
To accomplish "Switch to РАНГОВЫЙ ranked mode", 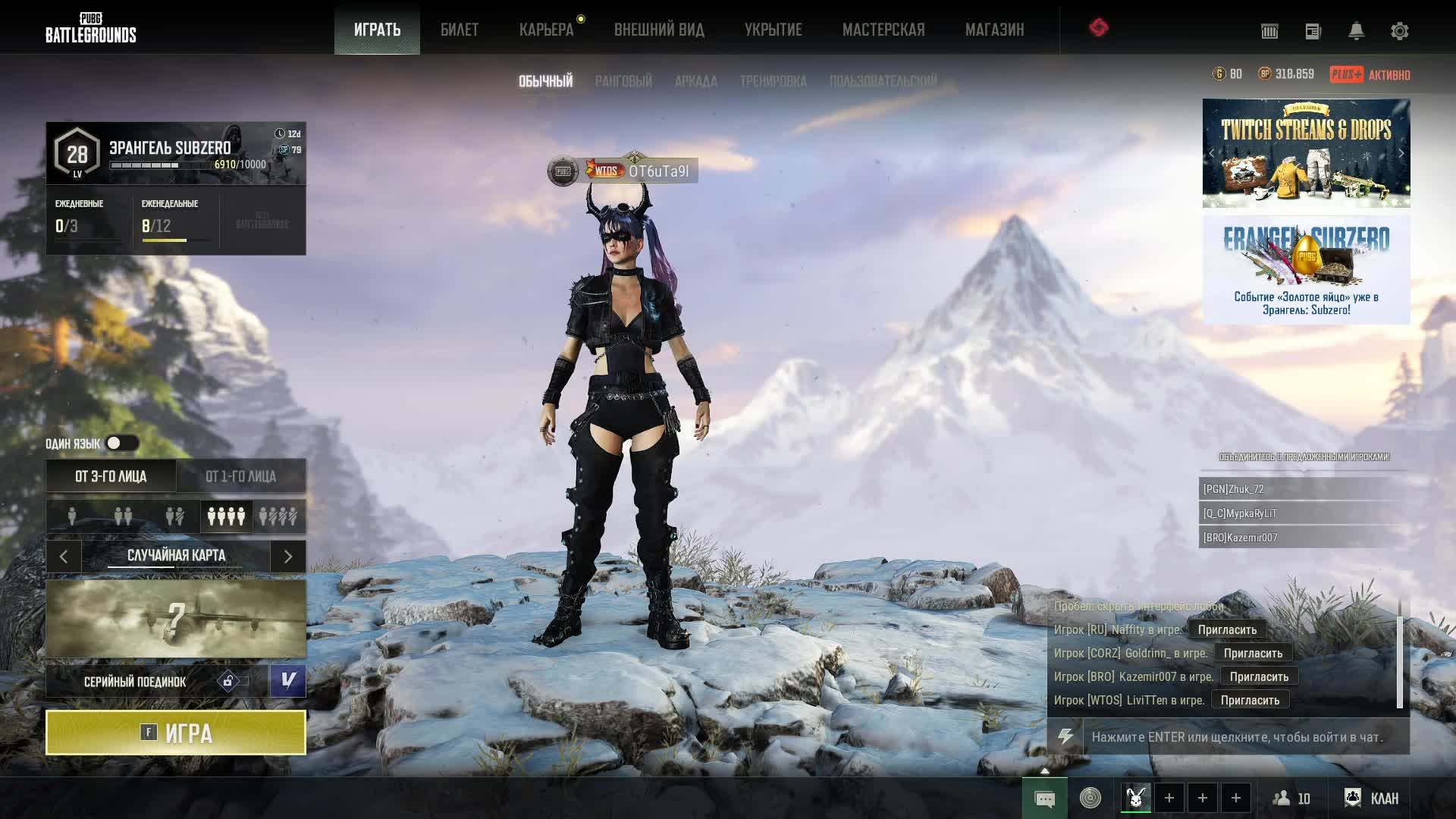I will pyautogui.click(x=623, y=81).
